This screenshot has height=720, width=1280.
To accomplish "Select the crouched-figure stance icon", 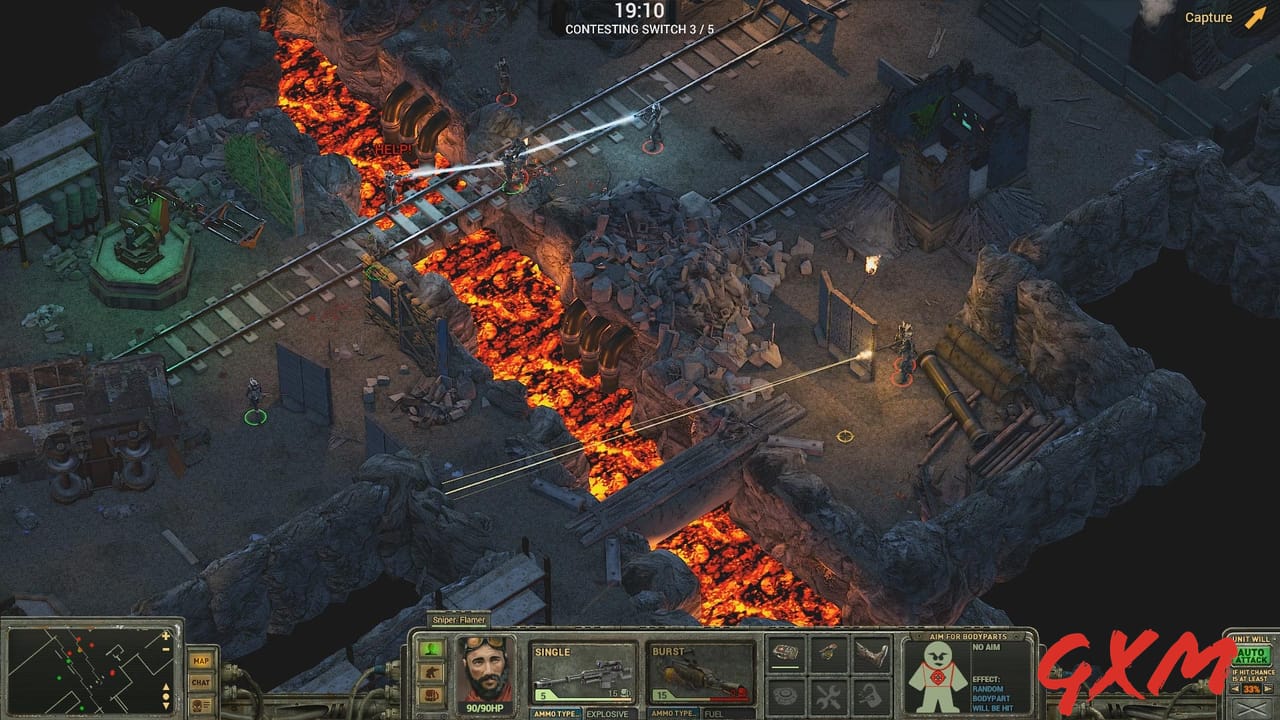I will coord(432,671).
